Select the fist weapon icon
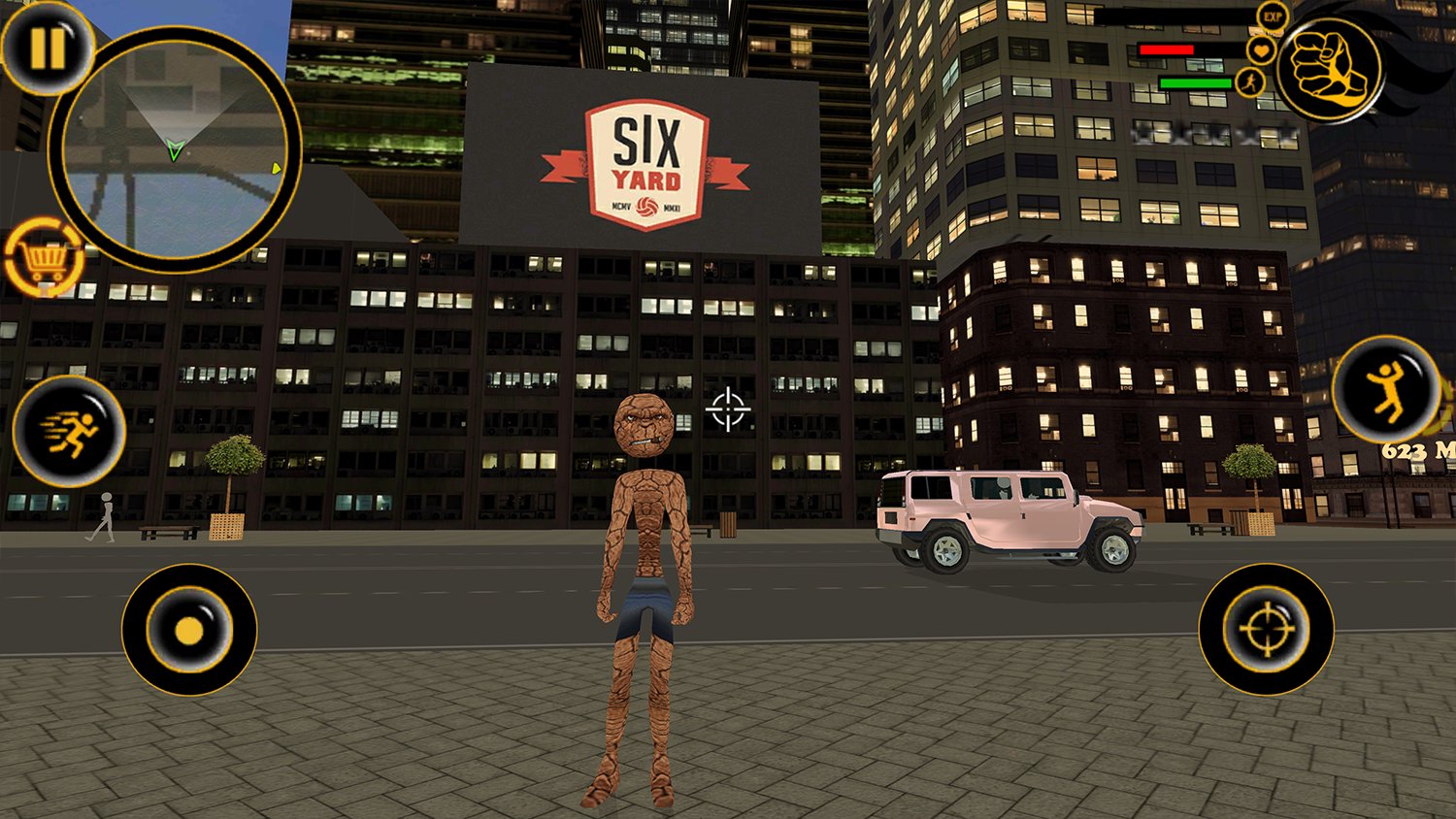The height and width of the screenshot is (819, 1456). pyautogui.click(x=1328, y=69)
